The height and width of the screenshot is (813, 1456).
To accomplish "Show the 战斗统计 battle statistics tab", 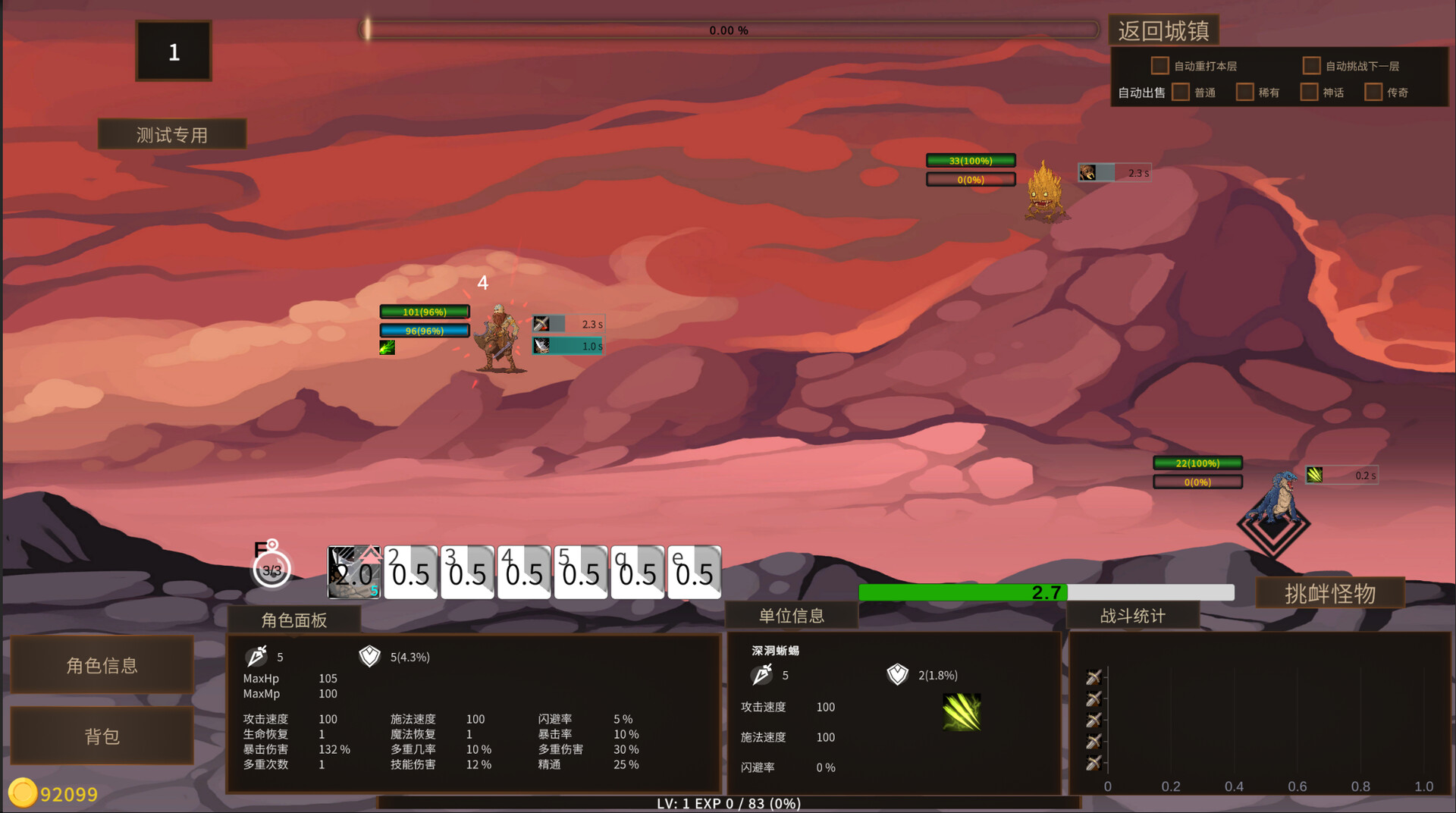I will point(1133,616).
